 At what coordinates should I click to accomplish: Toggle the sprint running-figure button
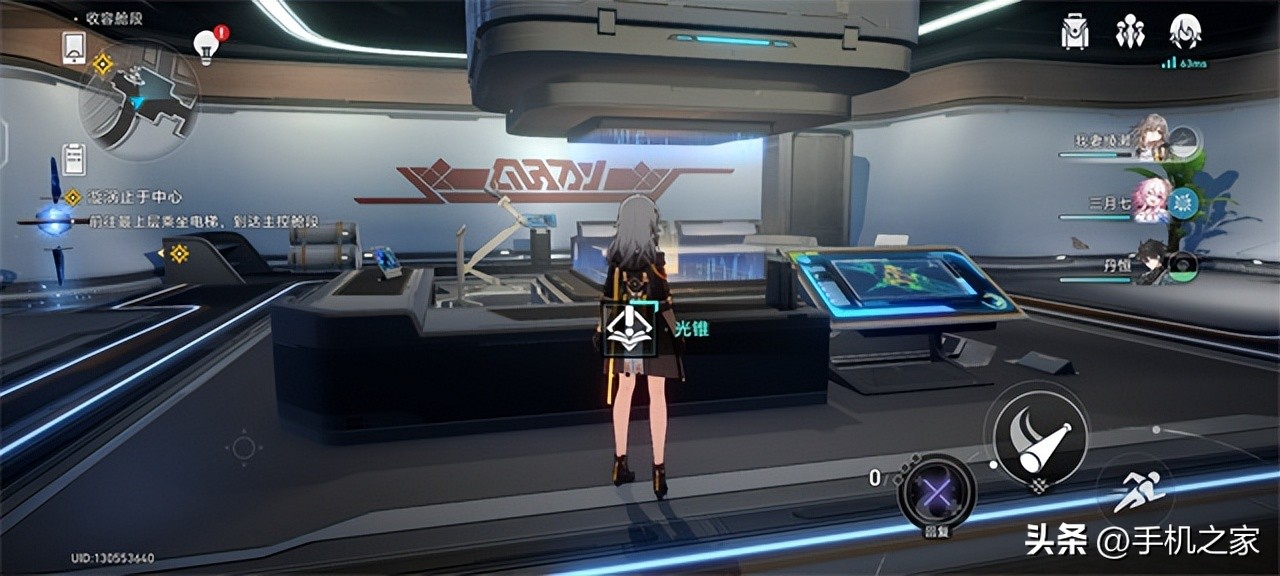tap(1135, 491)
